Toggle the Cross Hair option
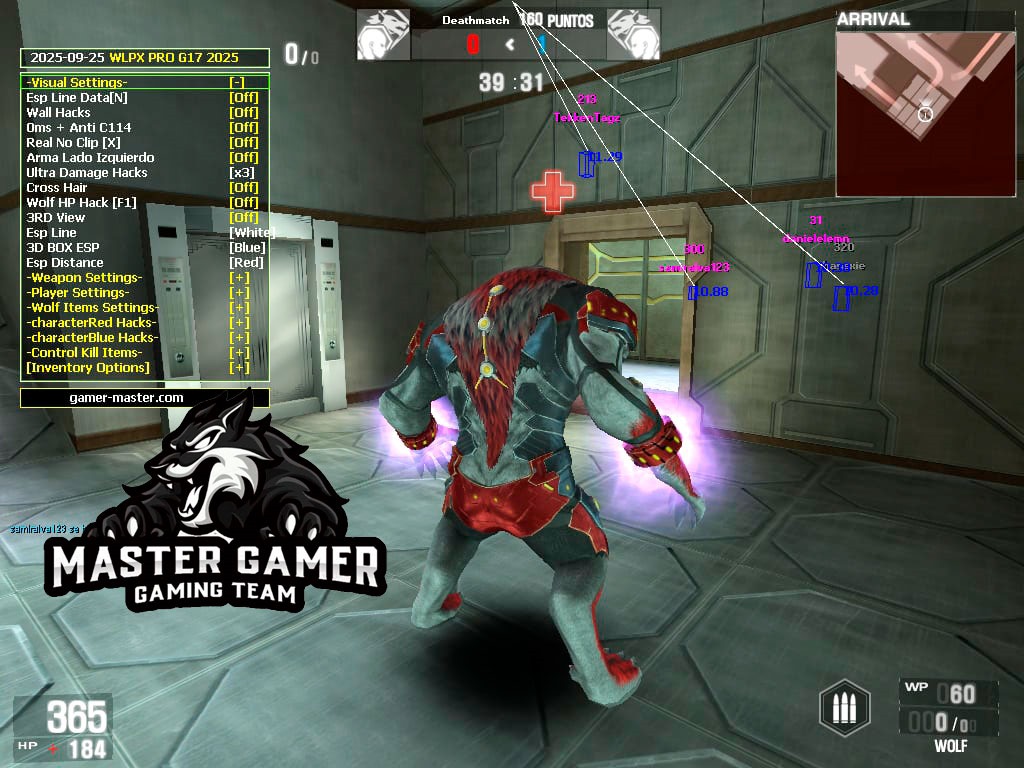 coord(243,188)
